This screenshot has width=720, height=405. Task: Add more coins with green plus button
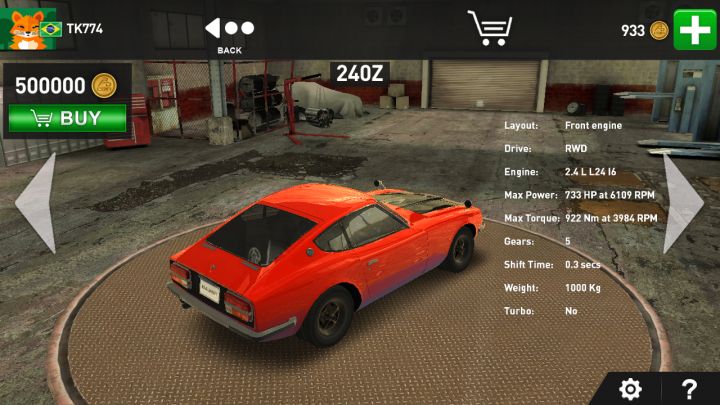(x=693, y=29)
